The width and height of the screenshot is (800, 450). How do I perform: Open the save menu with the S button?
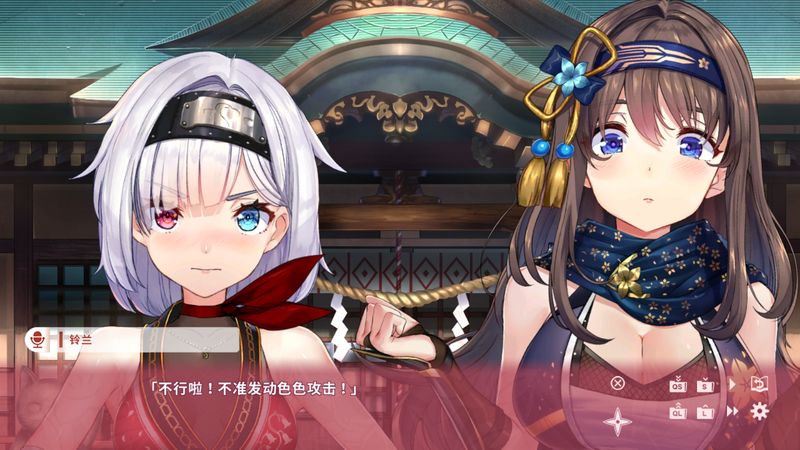pos(705,384)
